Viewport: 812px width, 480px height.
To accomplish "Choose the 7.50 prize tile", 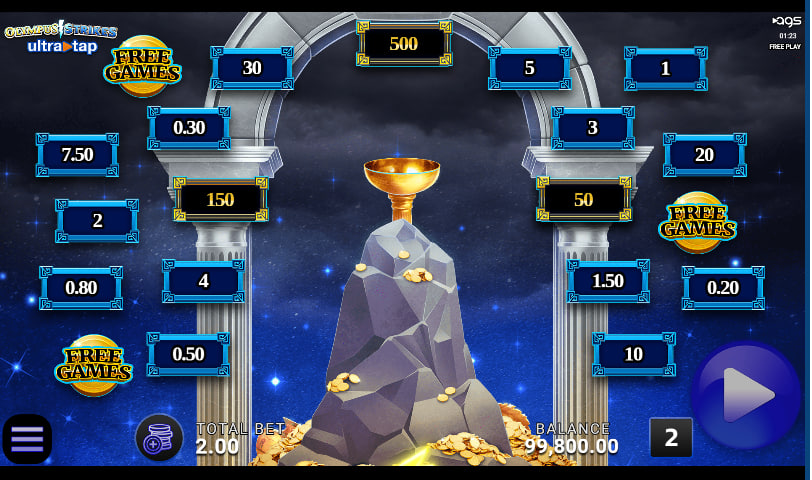I will tap(77, 155).
